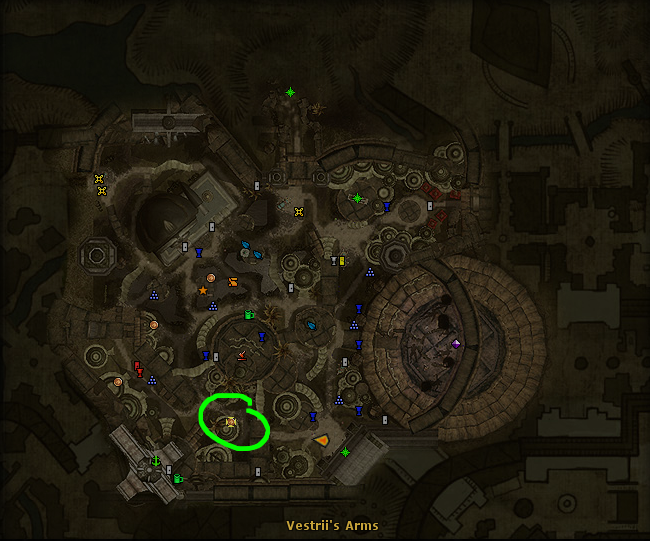Image resolution: width=650 pixels, height=541 pixels.
Task: Select the purple gem marker on the map
Action: 457,344
